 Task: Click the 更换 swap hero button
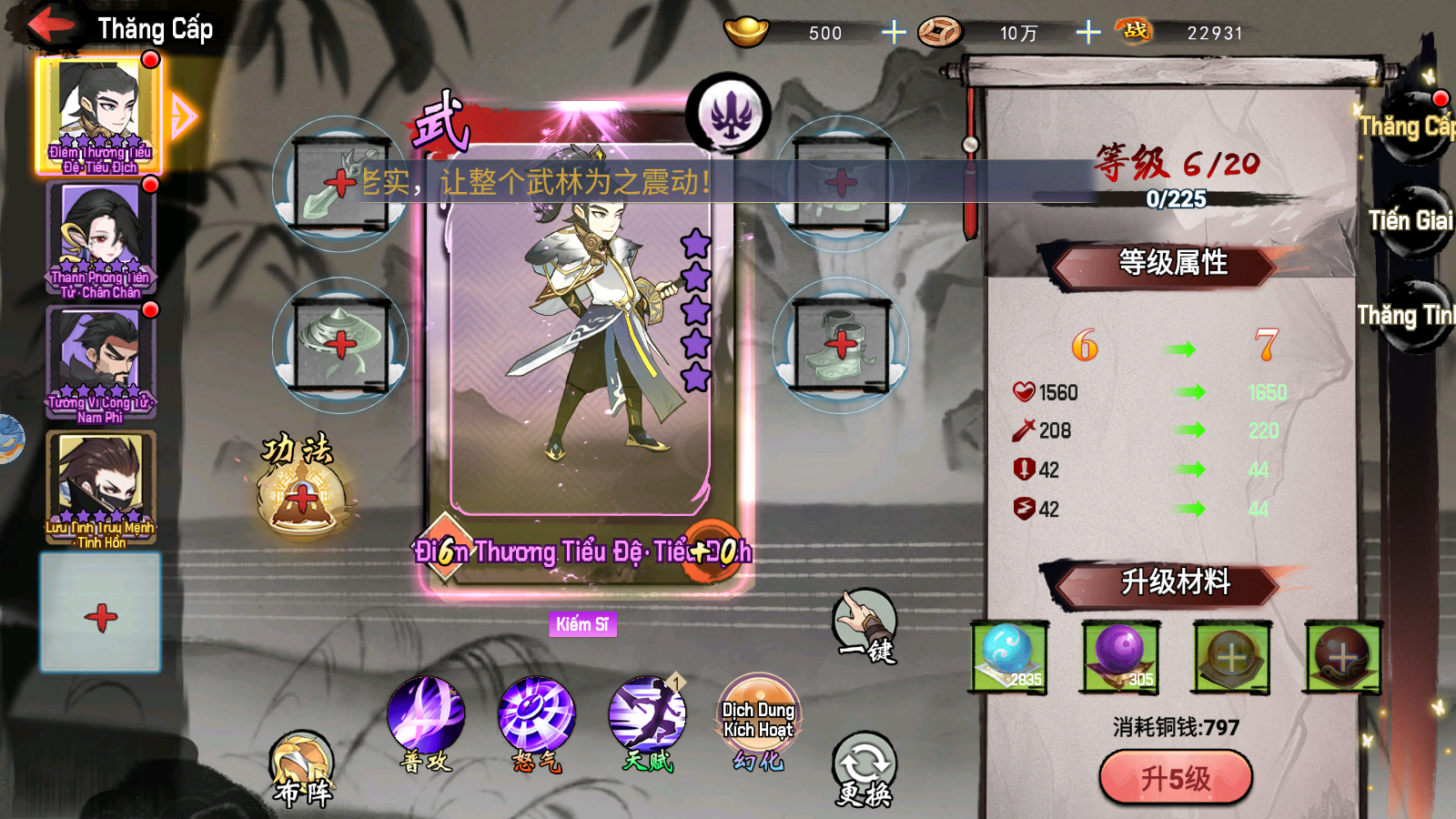[864, 769]
